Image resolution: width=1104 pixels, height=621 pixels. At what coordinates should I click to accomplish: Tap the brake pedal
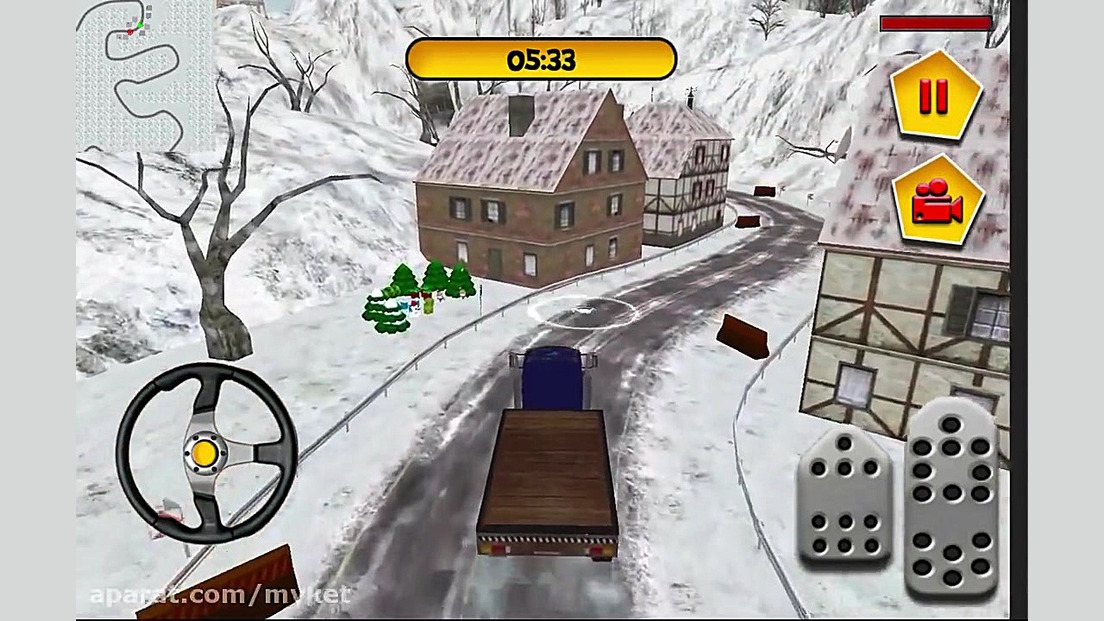[x=843, y=500]
